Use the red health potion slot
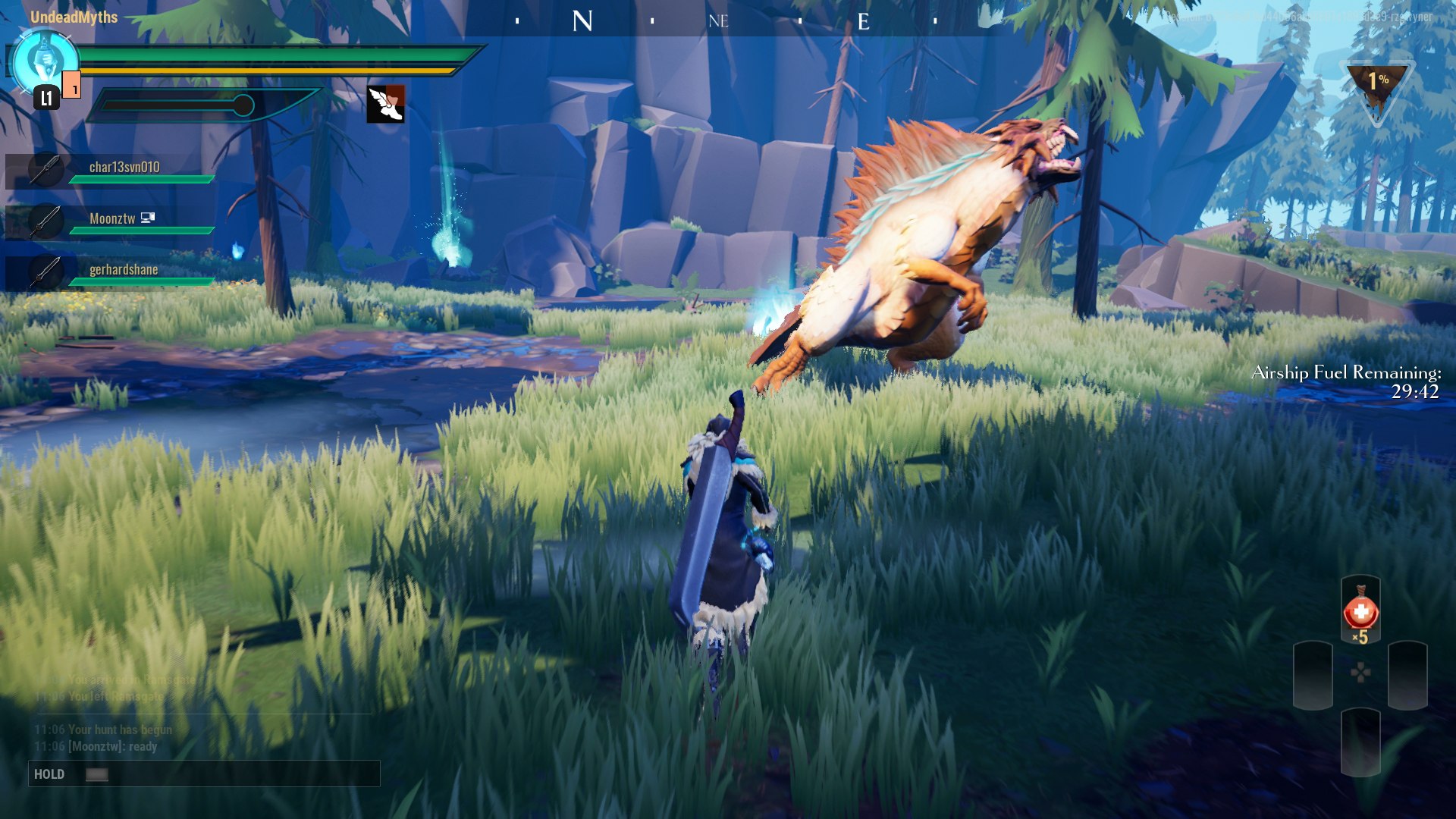1456x819 pixels. (x=1360, y=613)
